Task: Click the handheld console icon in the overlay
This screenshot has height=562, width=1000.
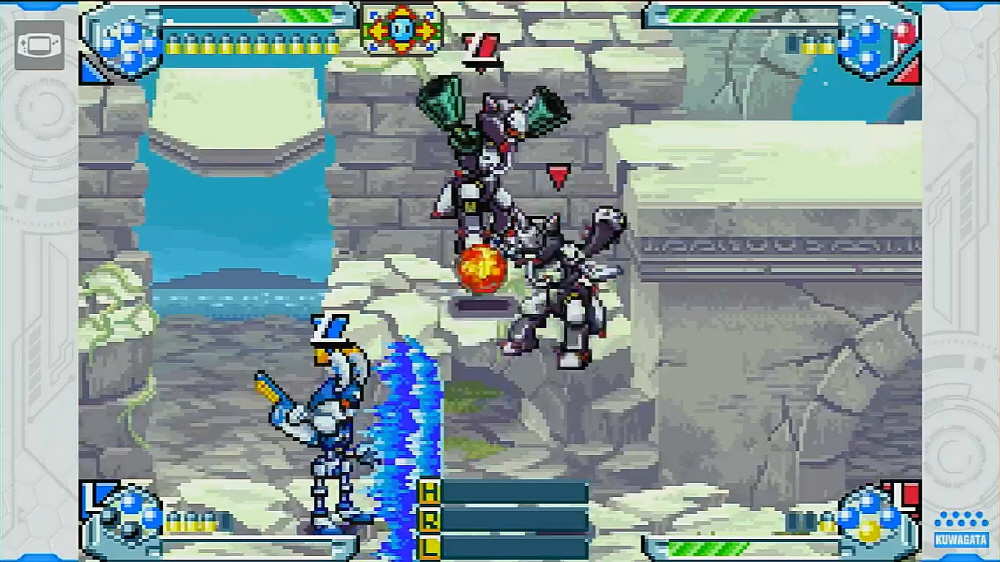Action: point(39,45)
